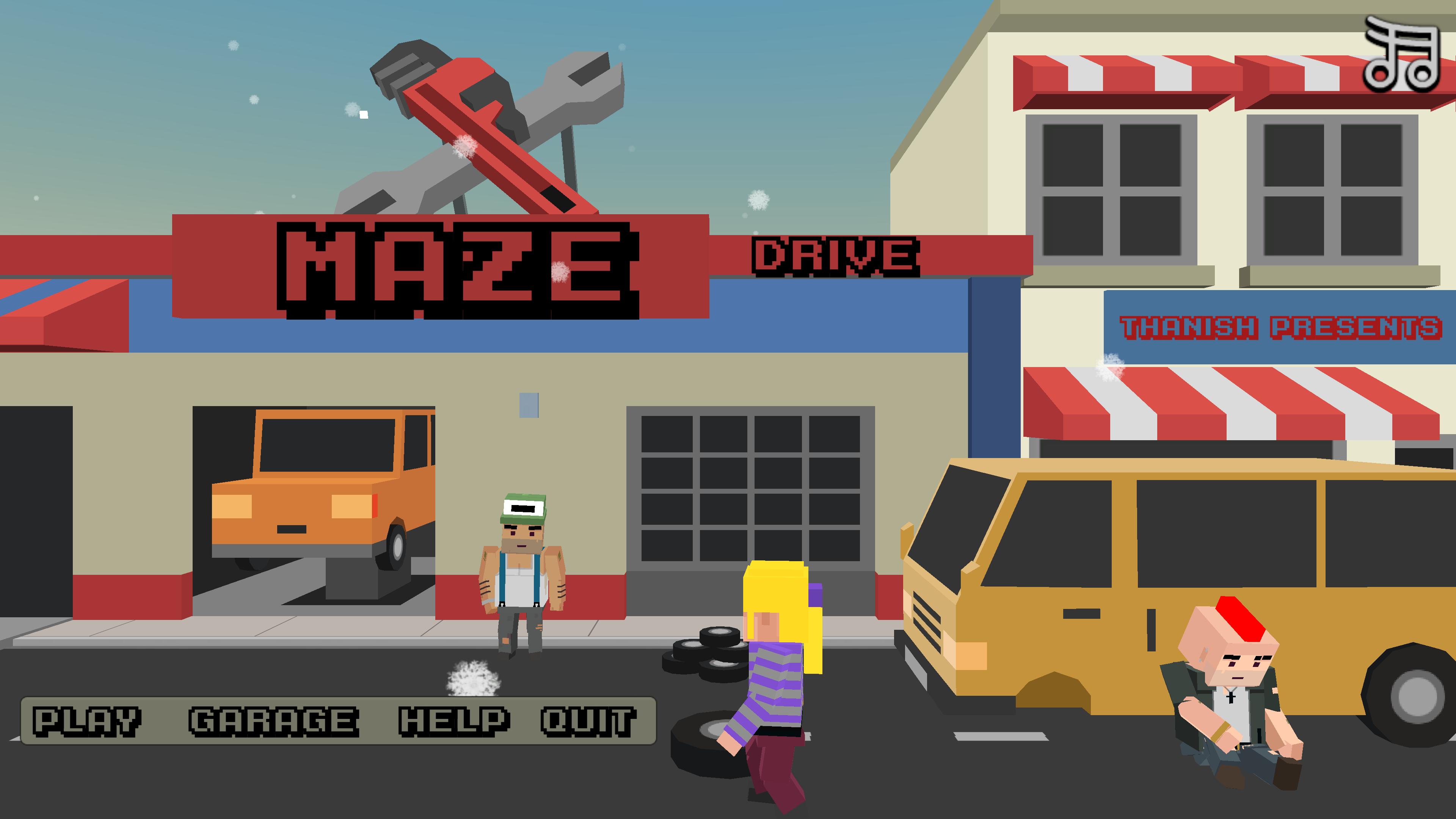This screenshot has width=1456, height=819.
Task: Select QUIT to exit the game
Action: (x=588, y=720)
